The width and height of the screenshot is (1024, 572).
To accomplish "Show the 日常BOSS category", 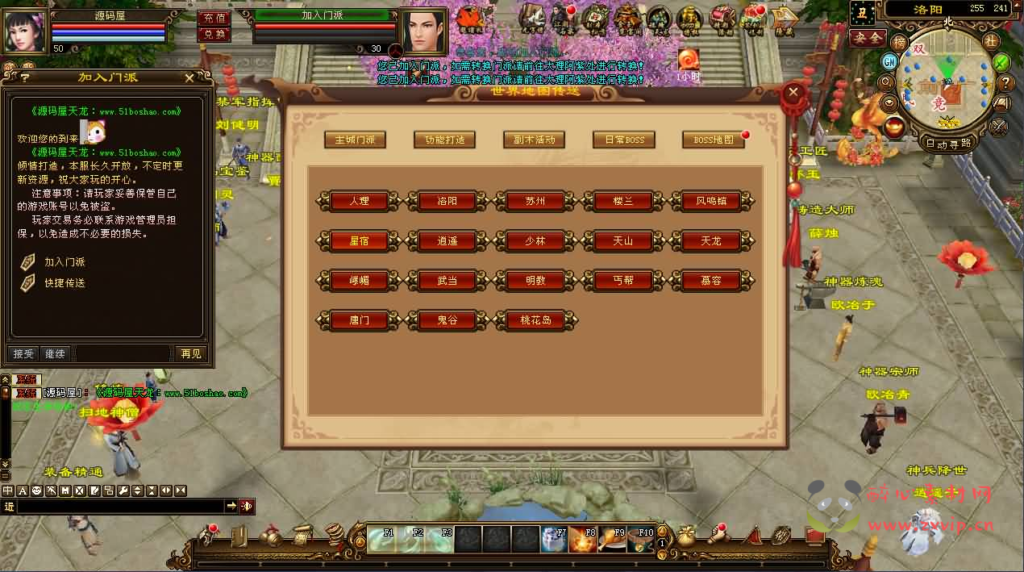I will [623, 140].
